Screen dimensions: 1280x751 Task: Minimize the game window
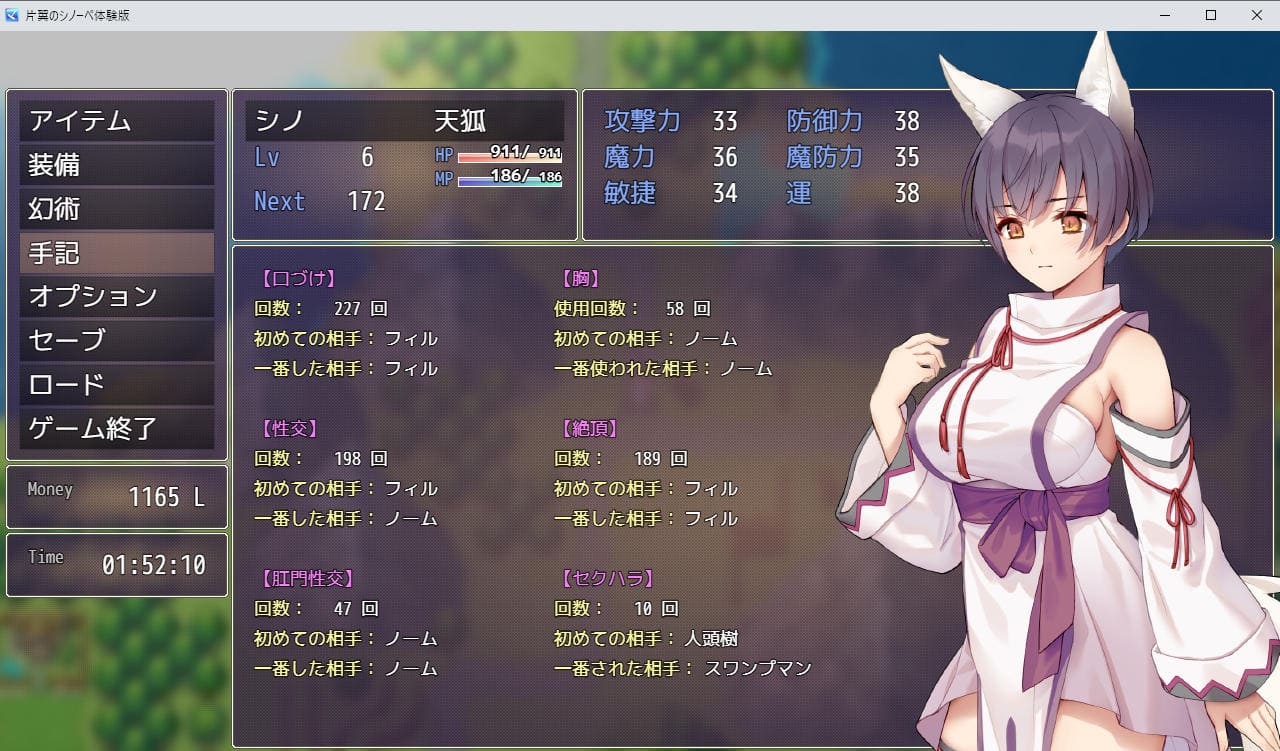(x=1165, y=15)
